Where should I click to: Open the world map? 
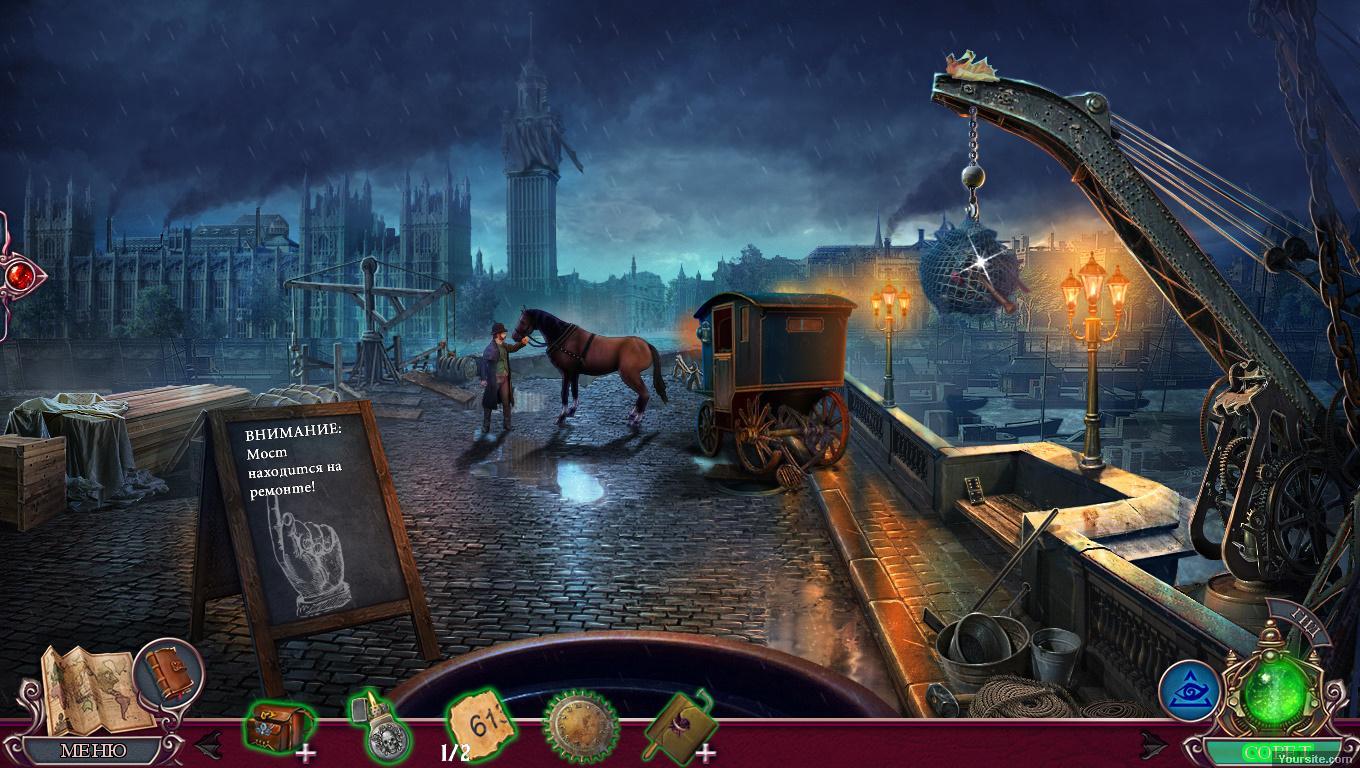click(x=88, y=686)
